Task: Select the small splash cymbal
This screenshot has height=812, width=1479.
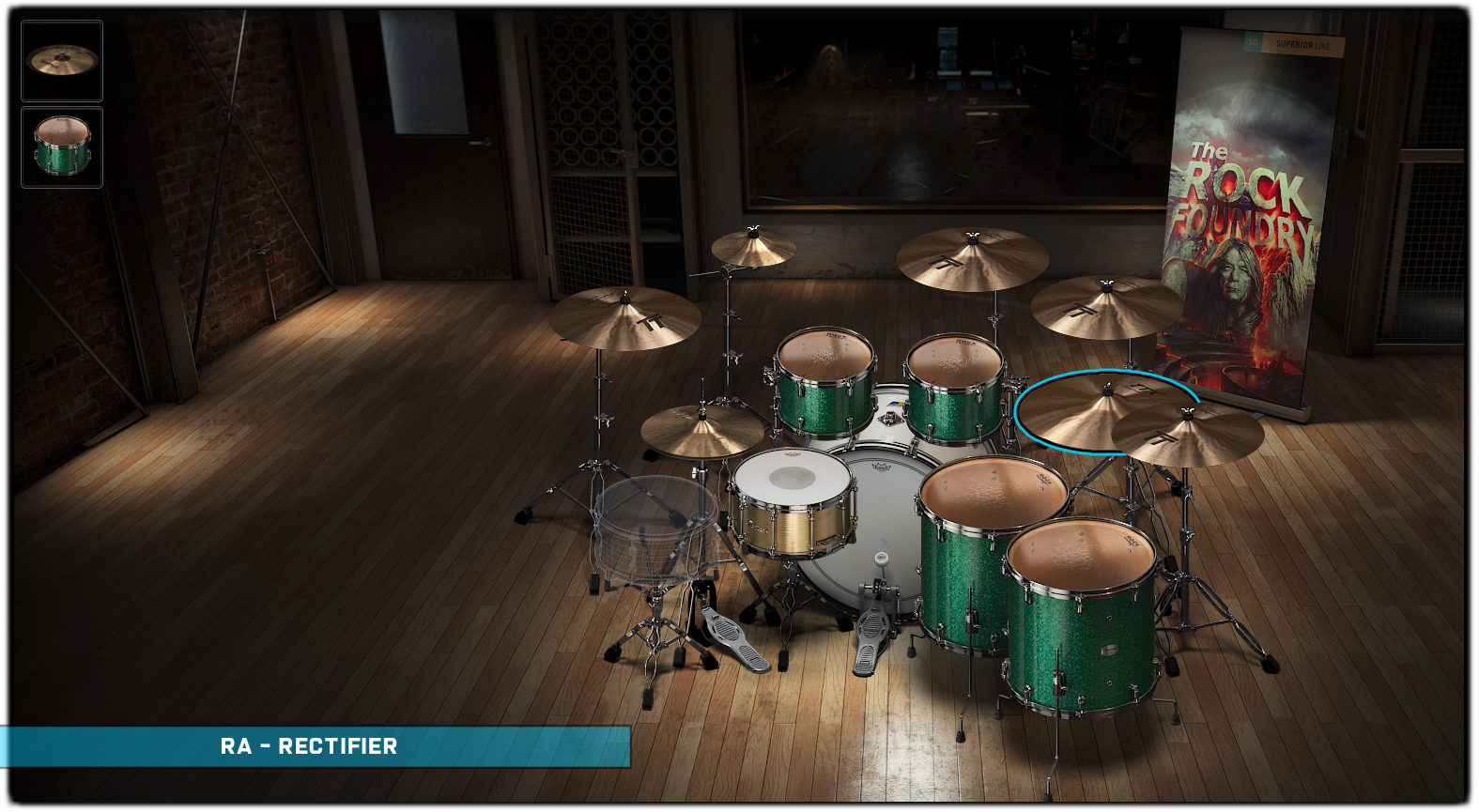Action: click(752, 249)
